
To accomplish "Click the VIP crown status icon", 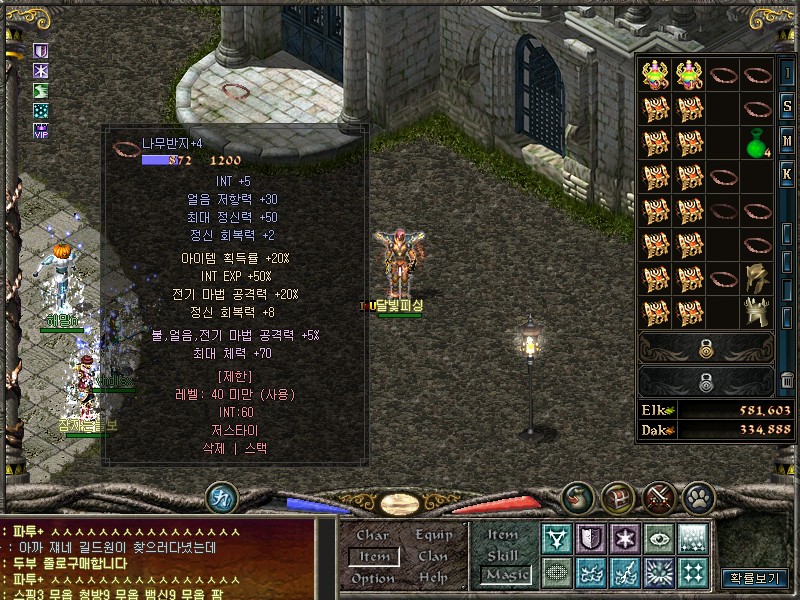I will pos(41,130).
